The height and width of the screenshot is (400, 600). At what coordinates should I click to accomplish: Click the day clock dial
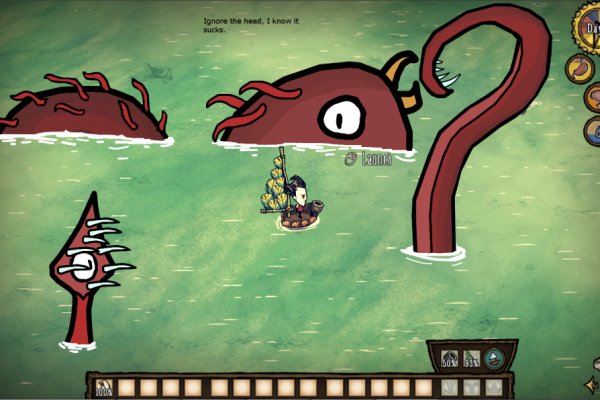590,24
